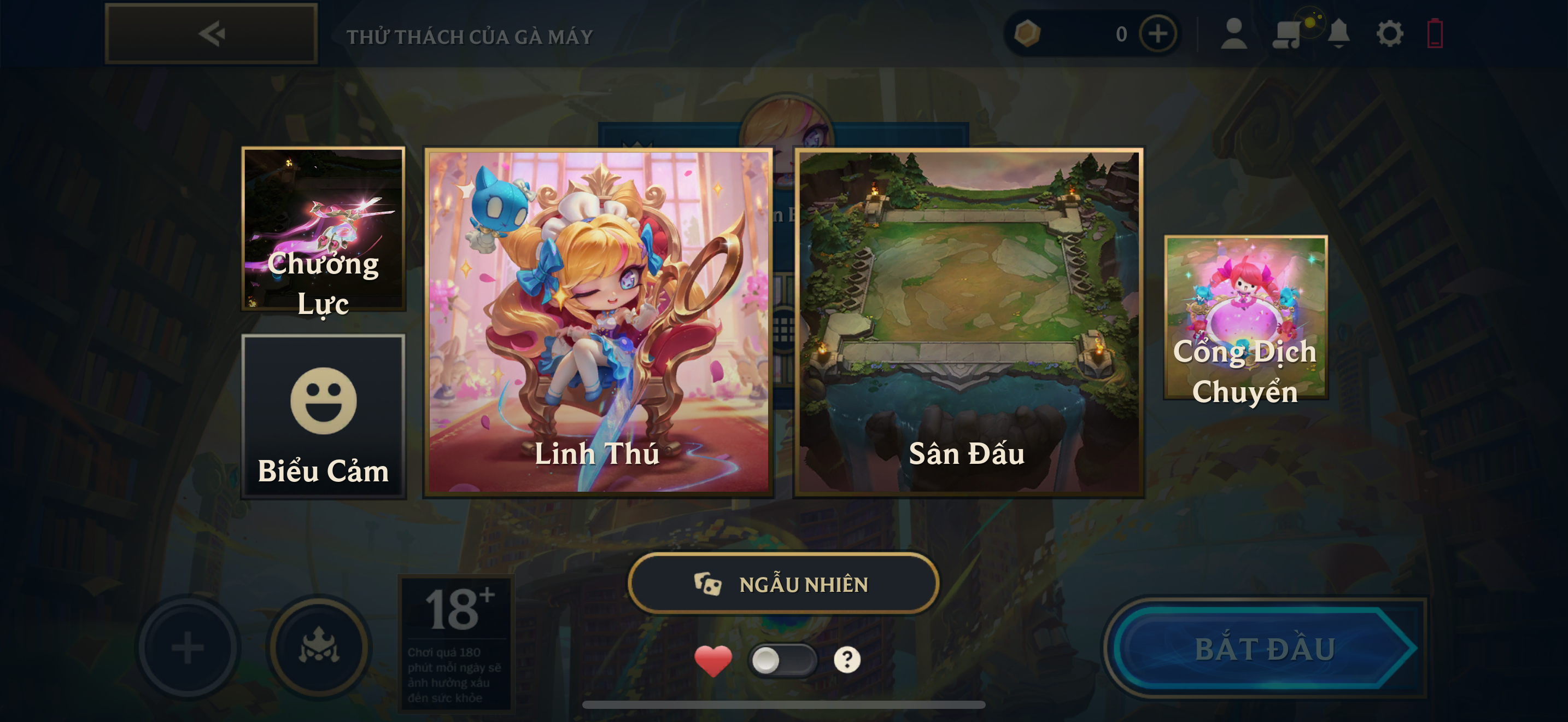Toggle the favorites-only switch
The width and height of the screenshot is (1568, 722).
[782, 660]
